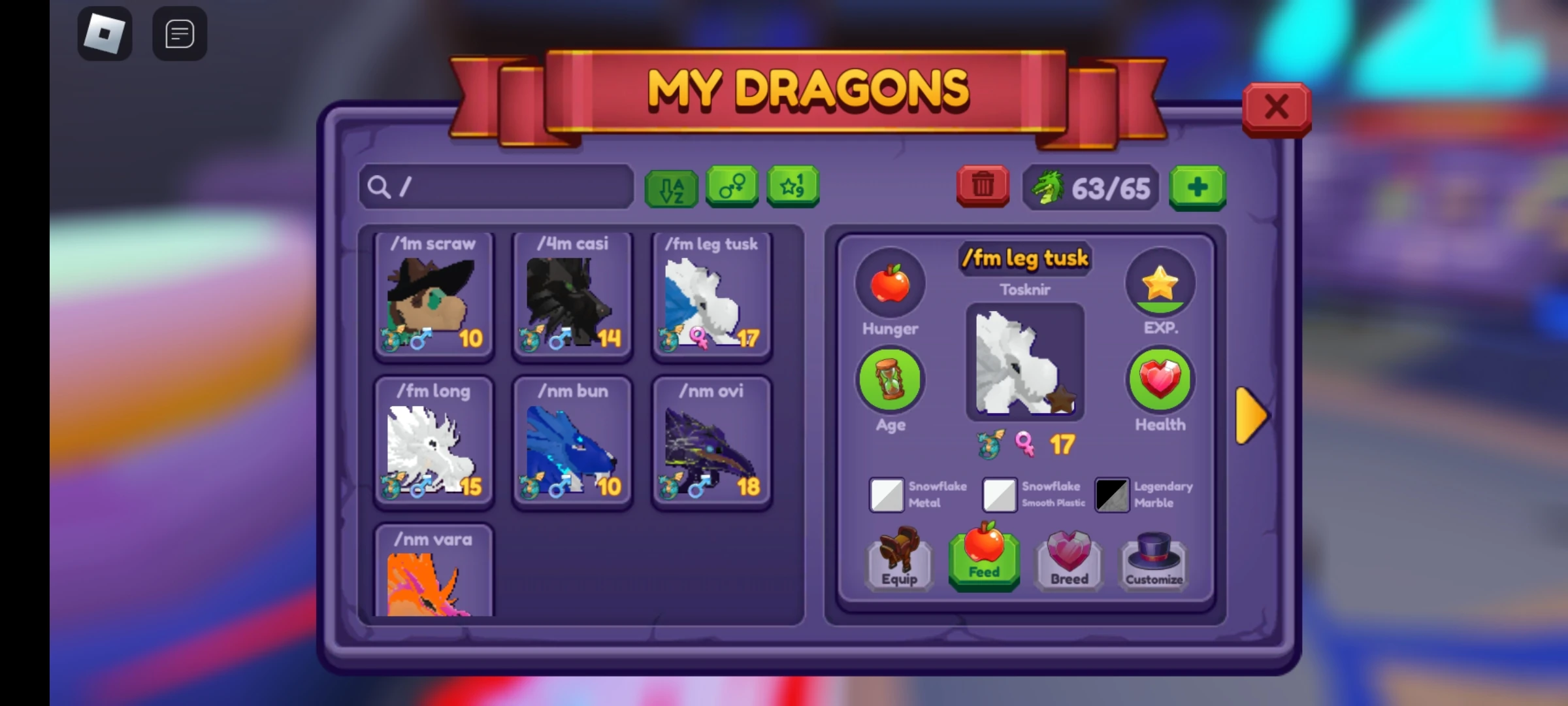Buy more dragon slots with the plus button
The height and width of the screenshot is (706, 1568).
pos(1198,188)
